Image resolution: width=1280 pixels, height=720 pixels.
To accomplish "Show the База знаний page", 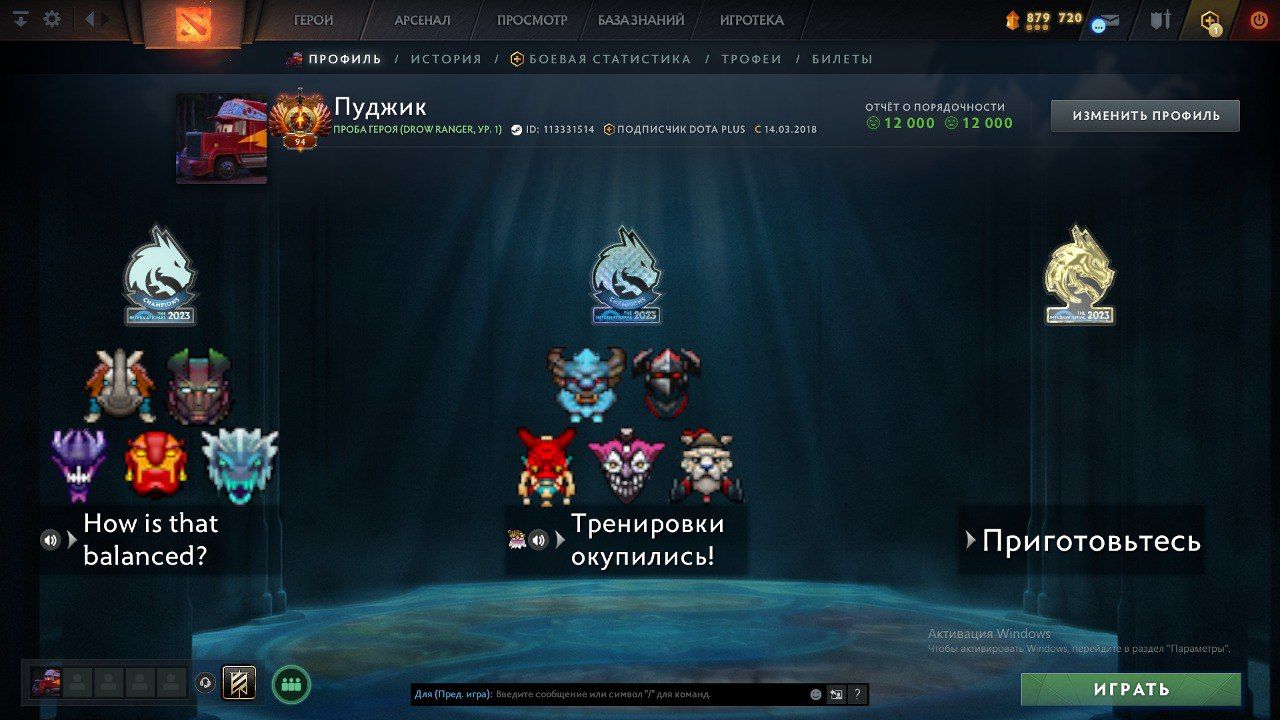I will [x=641, y=20].
